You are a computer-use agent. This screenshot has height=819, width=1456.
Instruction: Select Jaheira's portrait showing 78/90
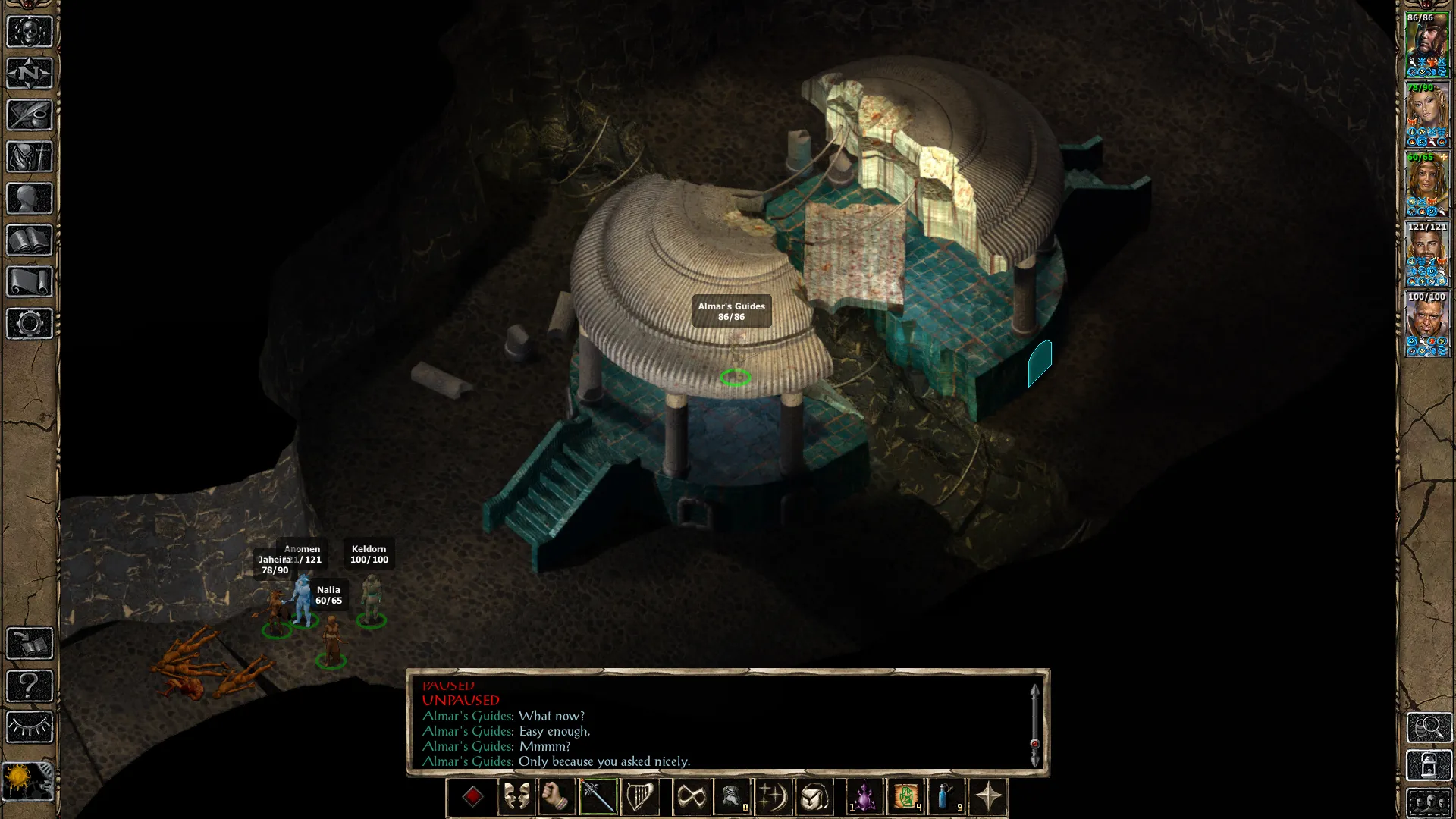tap(1427, 115)
